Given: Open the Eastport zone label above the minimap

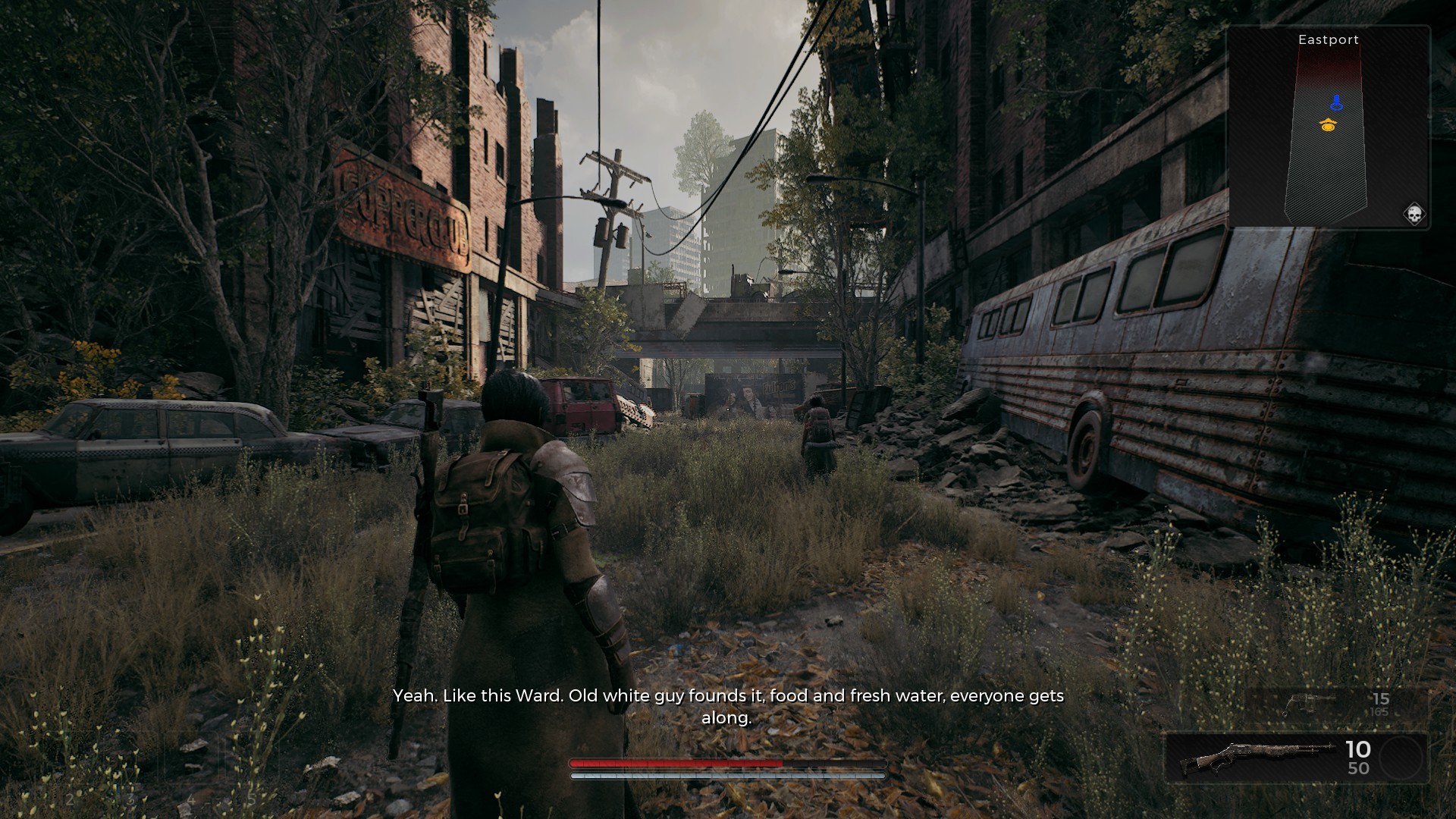Looking at the screenshot, I should [x=1329, y=40].
